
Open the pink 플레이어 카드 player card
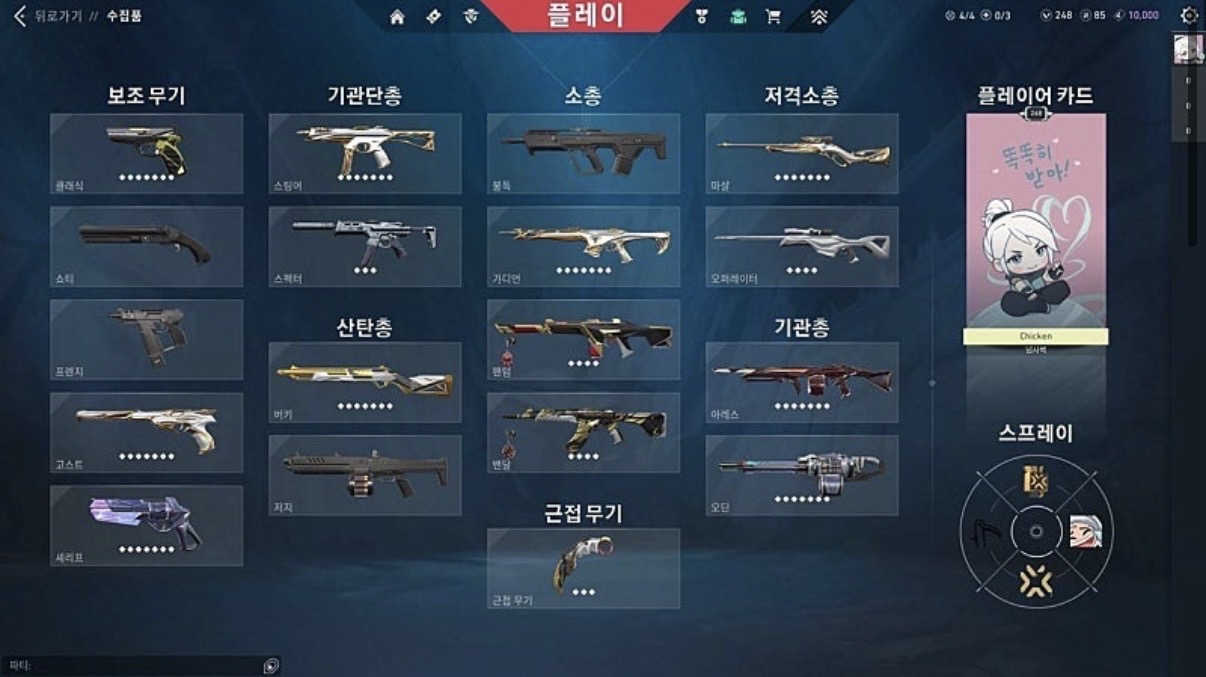1036,221
